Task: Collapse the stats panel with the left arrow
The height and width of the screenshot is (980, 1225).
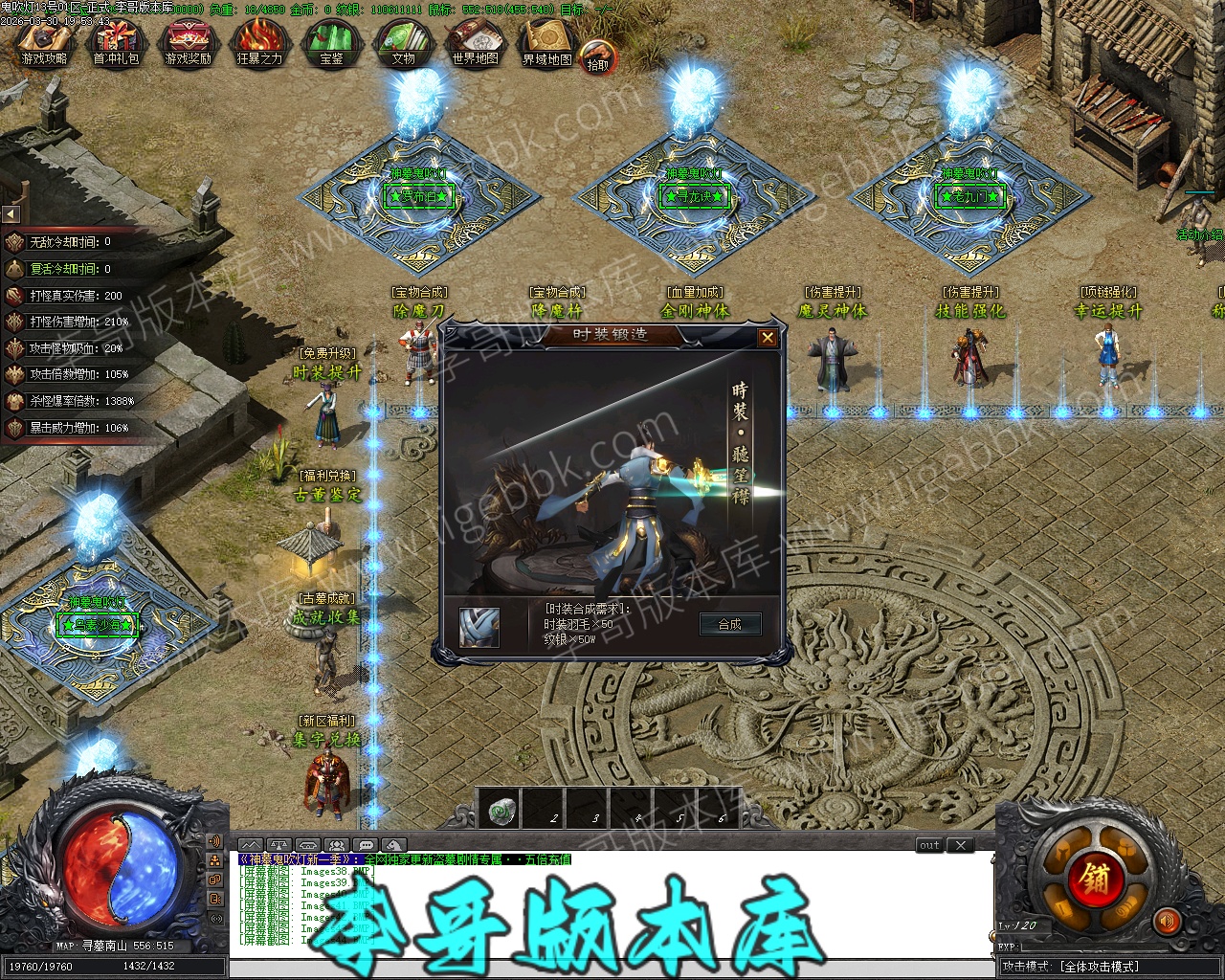Action: [x=11, y=213]
